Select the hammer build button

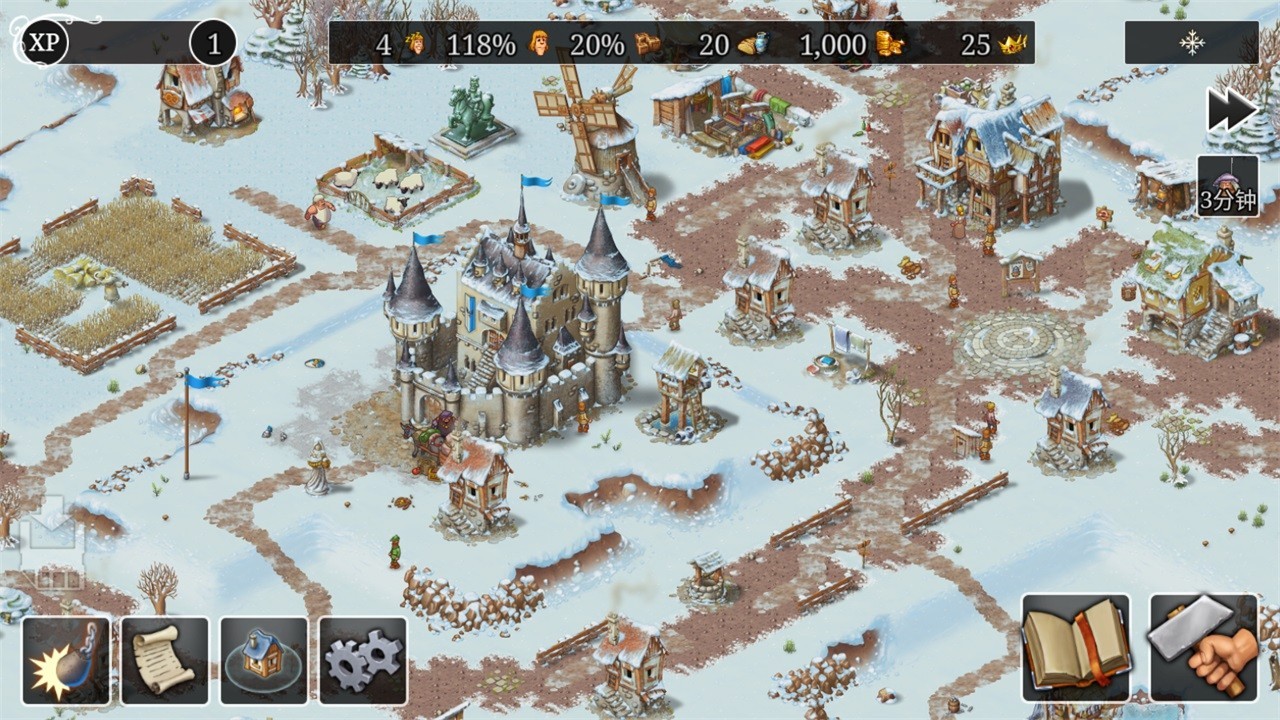point(1204,647)
